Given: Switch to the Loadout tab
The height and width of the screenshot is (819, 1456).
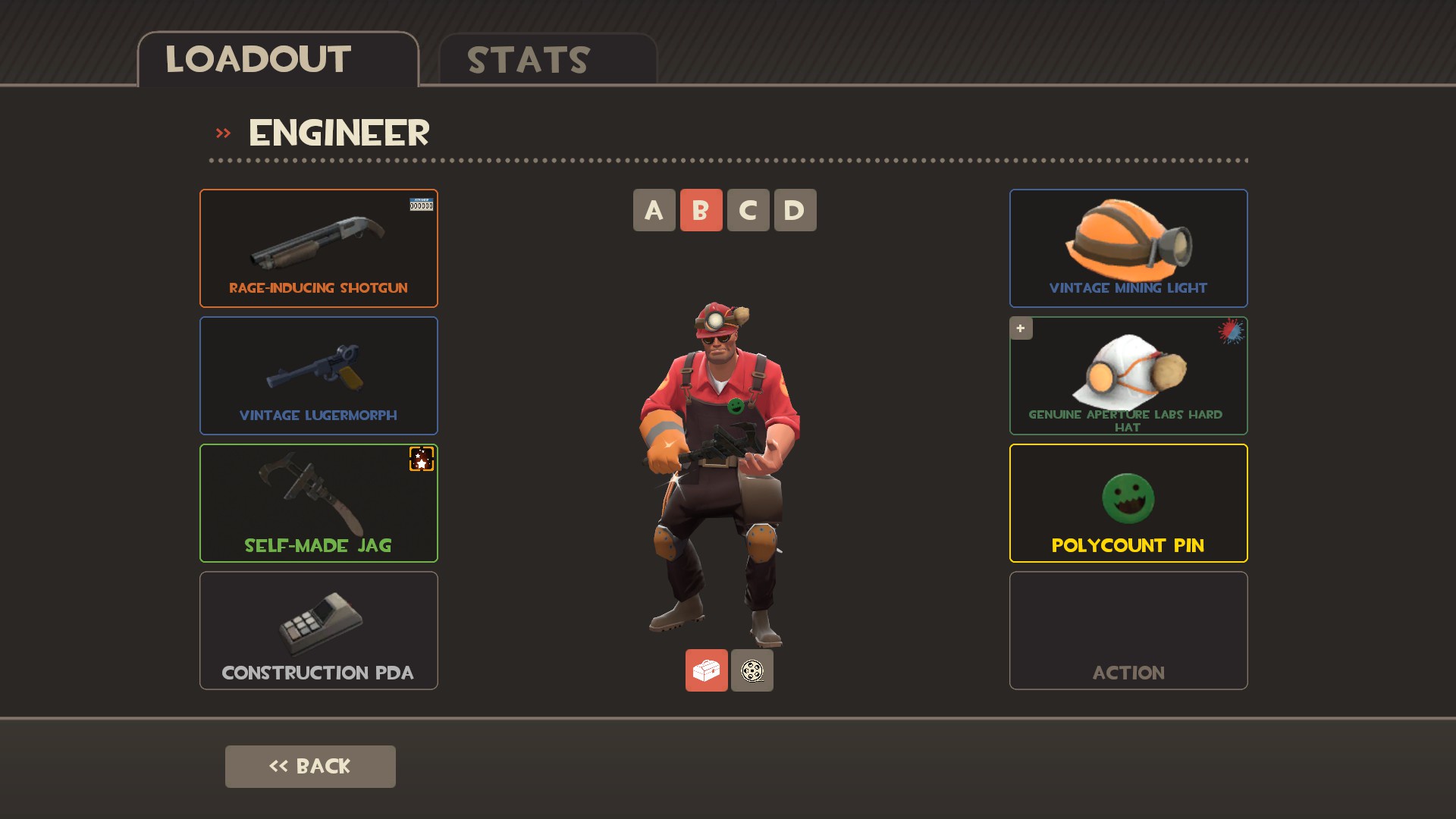Looking at the screenshot, I should tap(278, 60).
